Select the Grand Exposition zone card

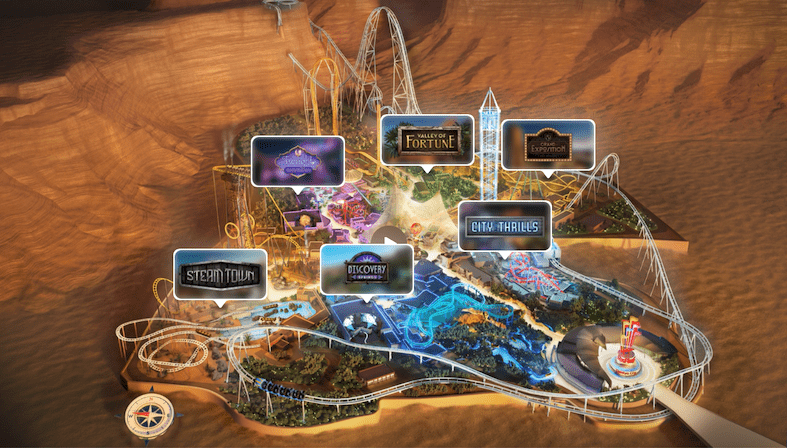click(547, 145)
